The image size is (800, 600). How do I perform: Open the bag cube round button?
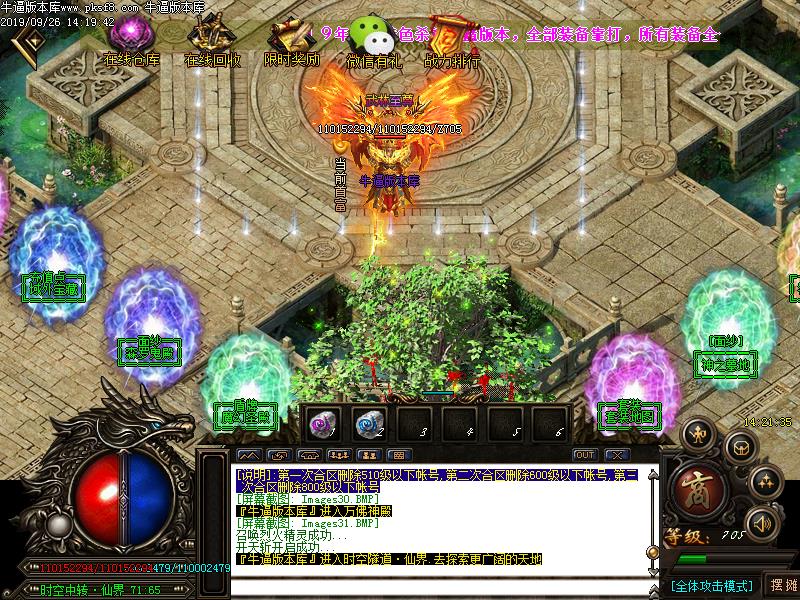pyautogui.click(x=739, y=446)
